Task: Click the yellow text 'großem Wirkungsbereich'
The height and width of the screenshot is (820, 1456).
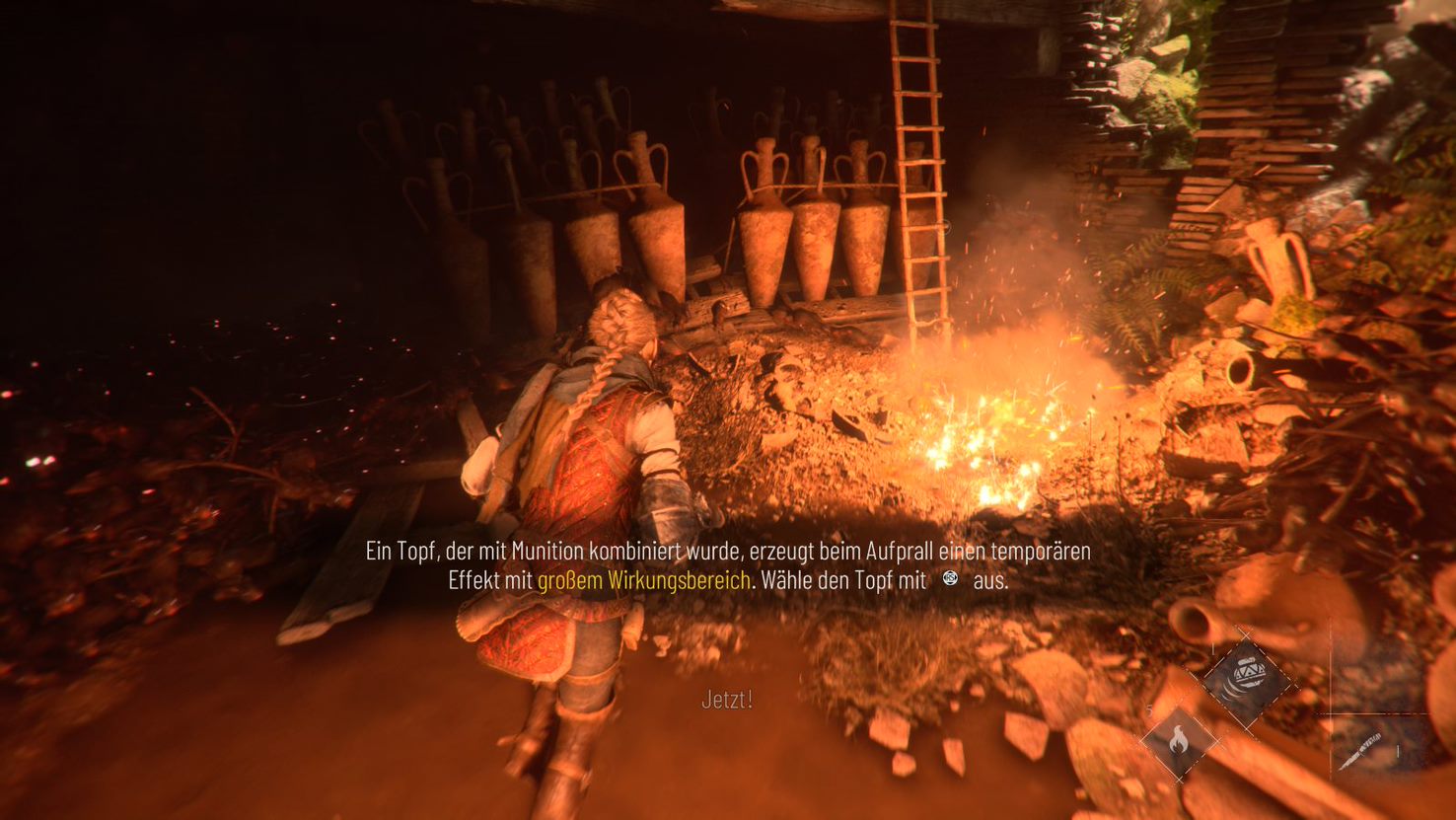Action: coord(642,581)
